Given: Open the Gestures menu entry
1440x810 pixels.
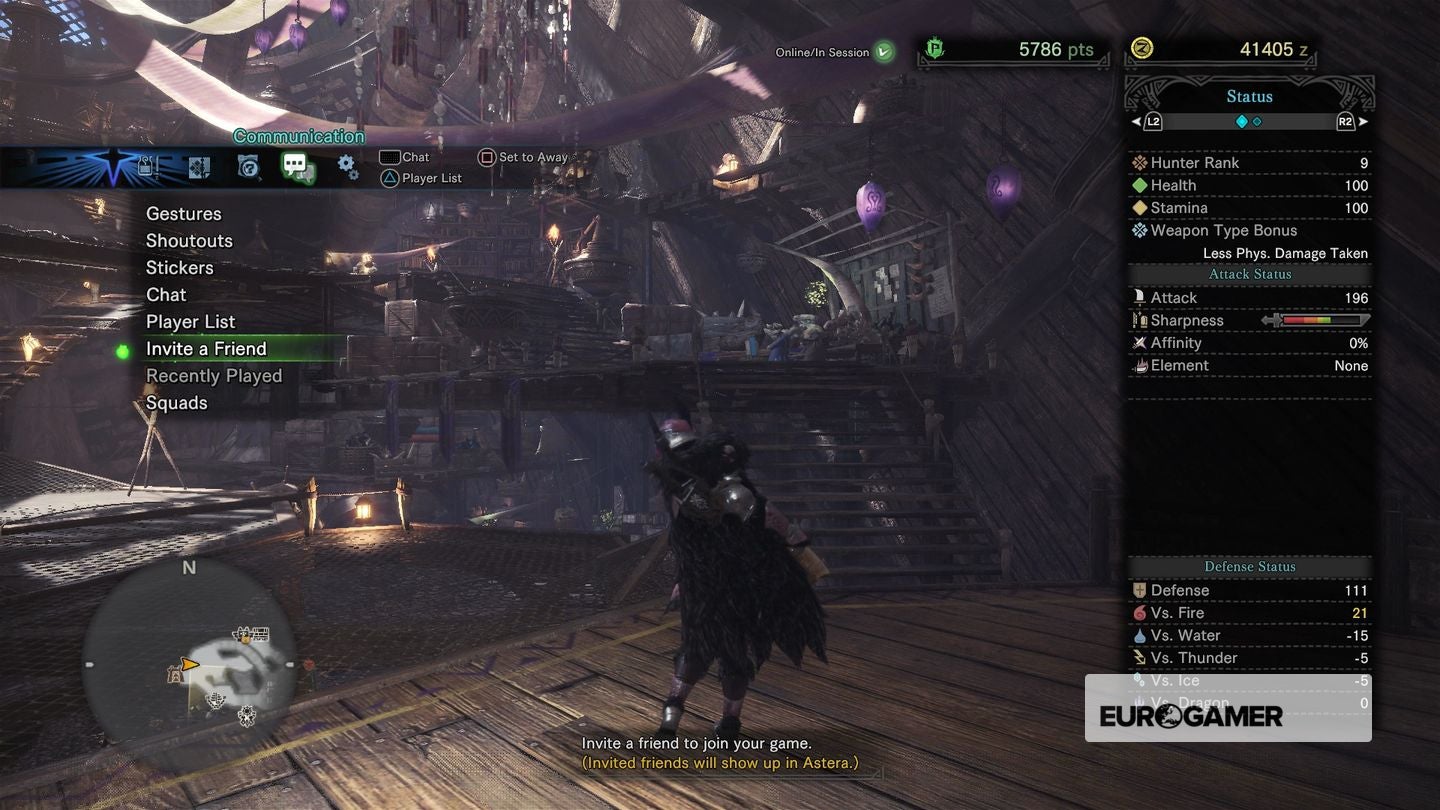Looking at the screenshot, I should tap(184, 214).
